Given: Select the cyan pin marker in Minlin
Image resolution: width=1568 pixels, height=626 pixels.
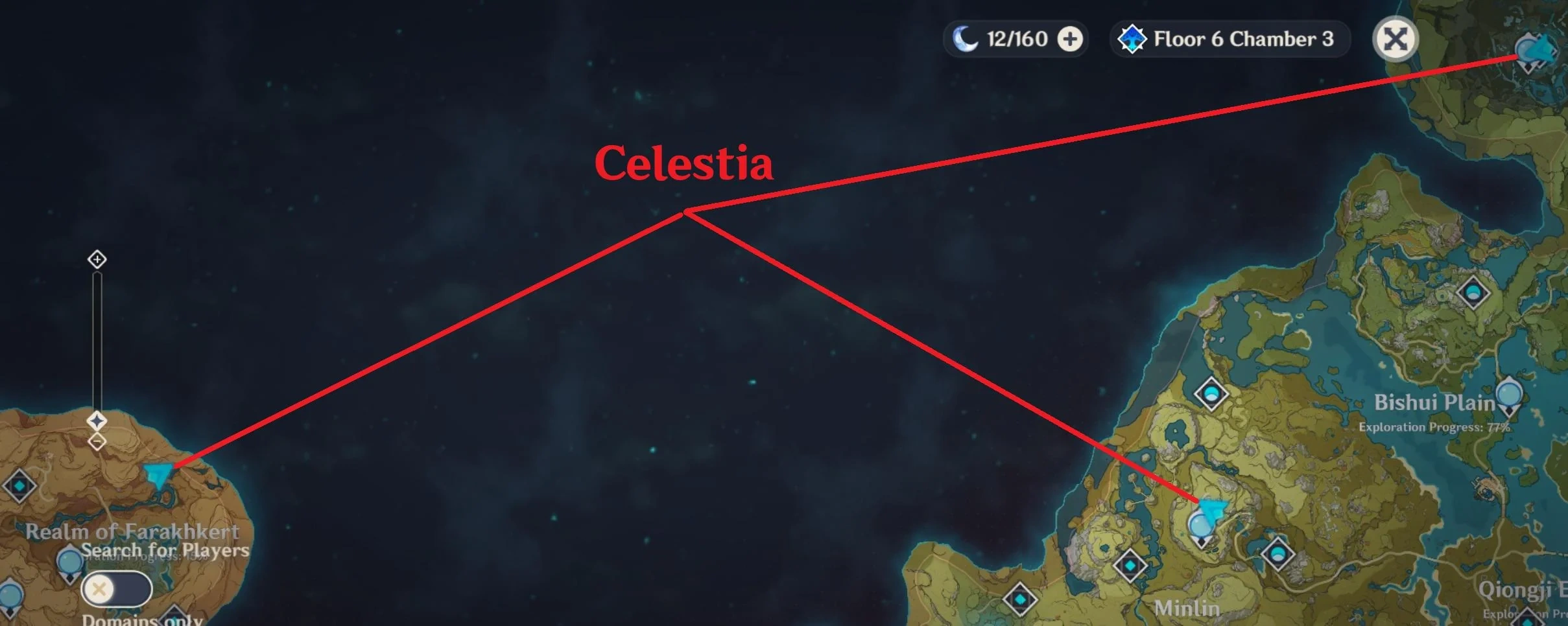Looking at the screenshot, I should (x=1212, y=509).
